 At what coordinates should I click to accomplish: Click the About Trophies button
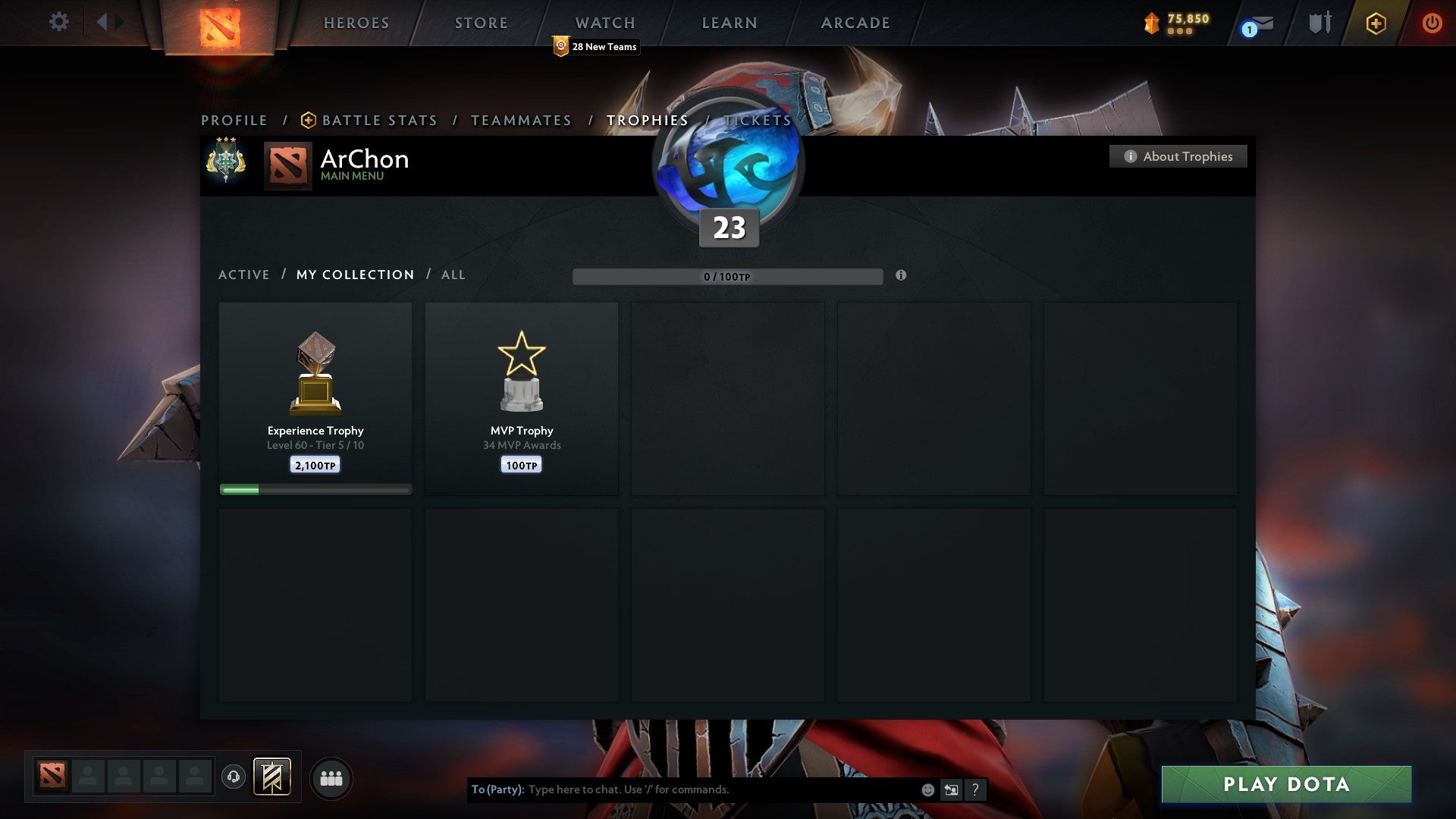tap(1178, 156)
